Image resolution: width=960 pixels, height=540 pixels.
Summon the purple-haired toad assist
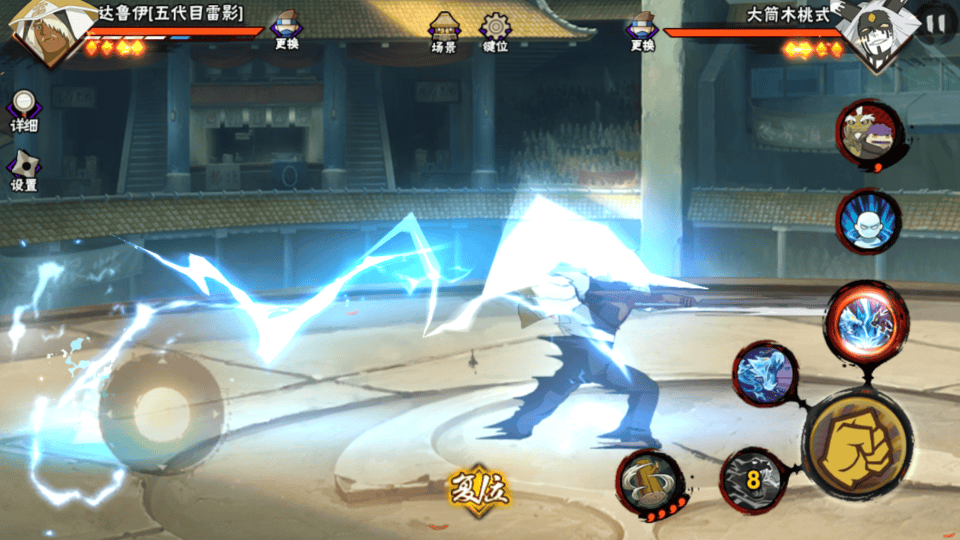point(868,133)
